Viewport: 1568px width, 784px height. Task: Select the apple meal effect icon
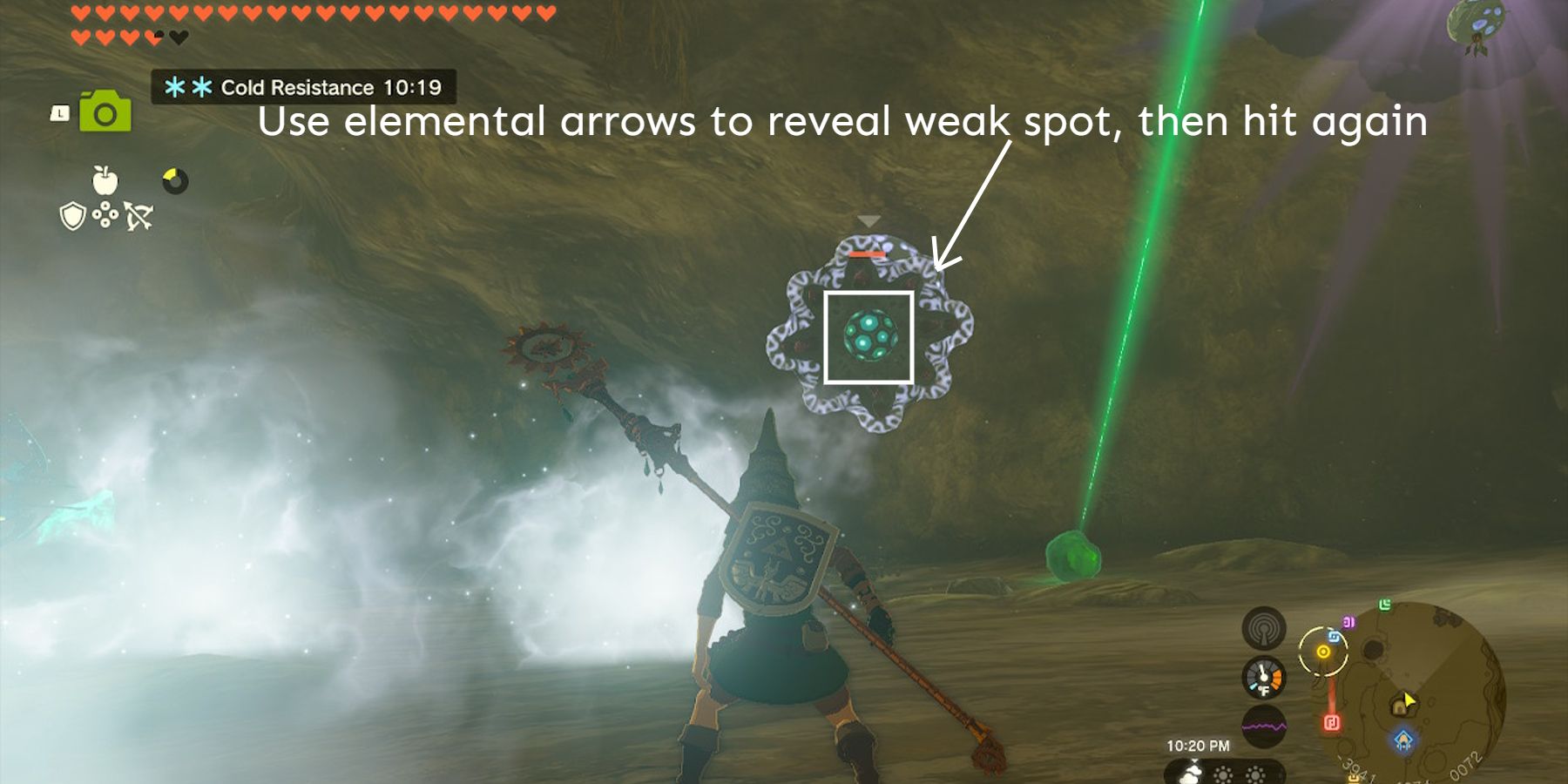pos(105,181)
